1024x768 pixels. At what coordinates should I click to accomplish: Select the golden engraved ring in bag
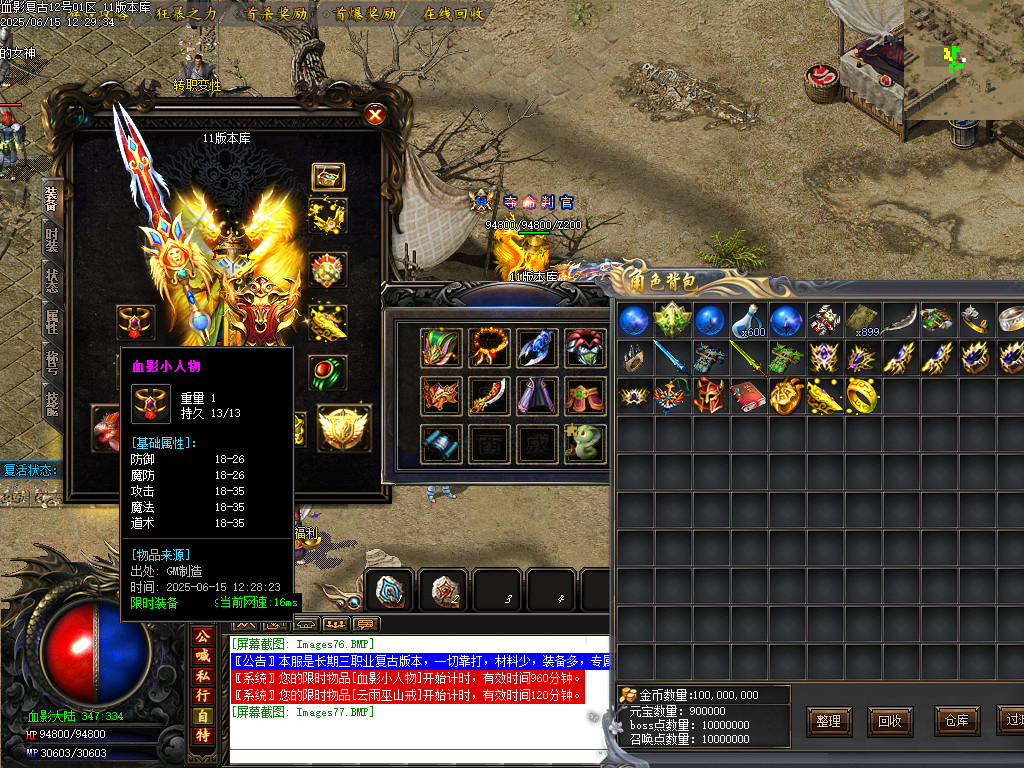coord(862,396)
